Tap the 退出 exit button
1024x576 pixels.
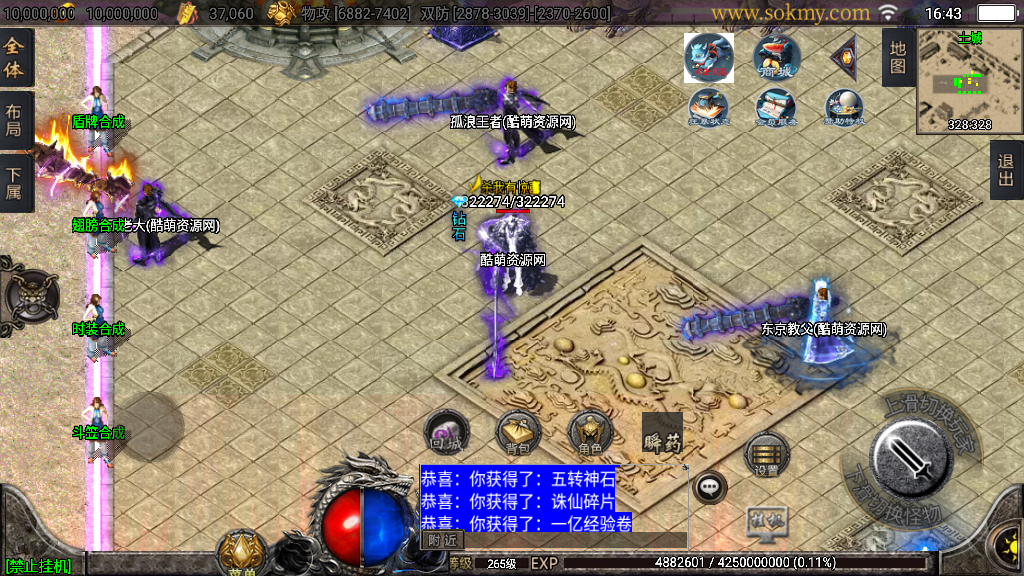coord(1006,170)
